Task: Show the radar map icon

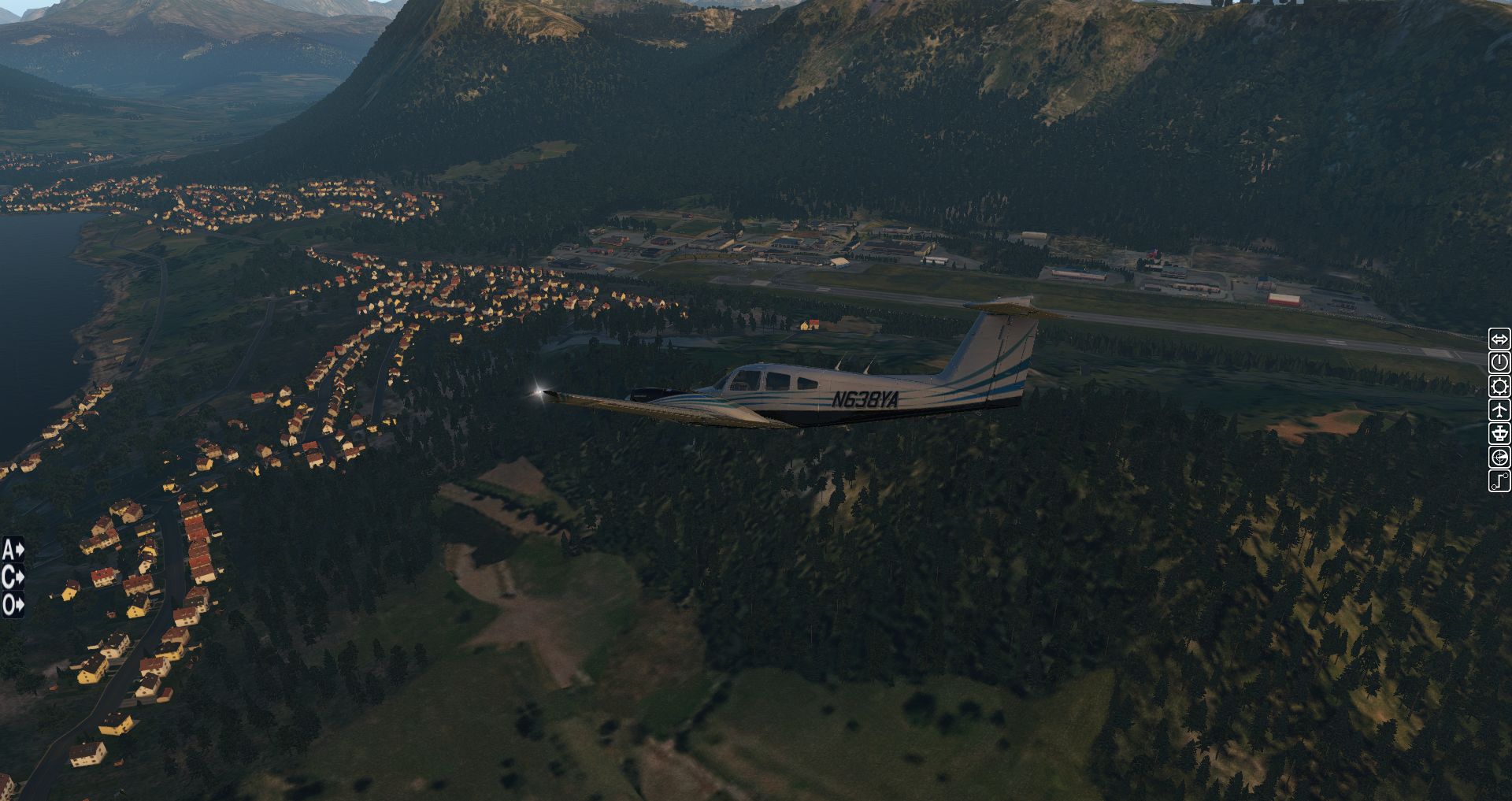Action: (x=1499, y=457)
